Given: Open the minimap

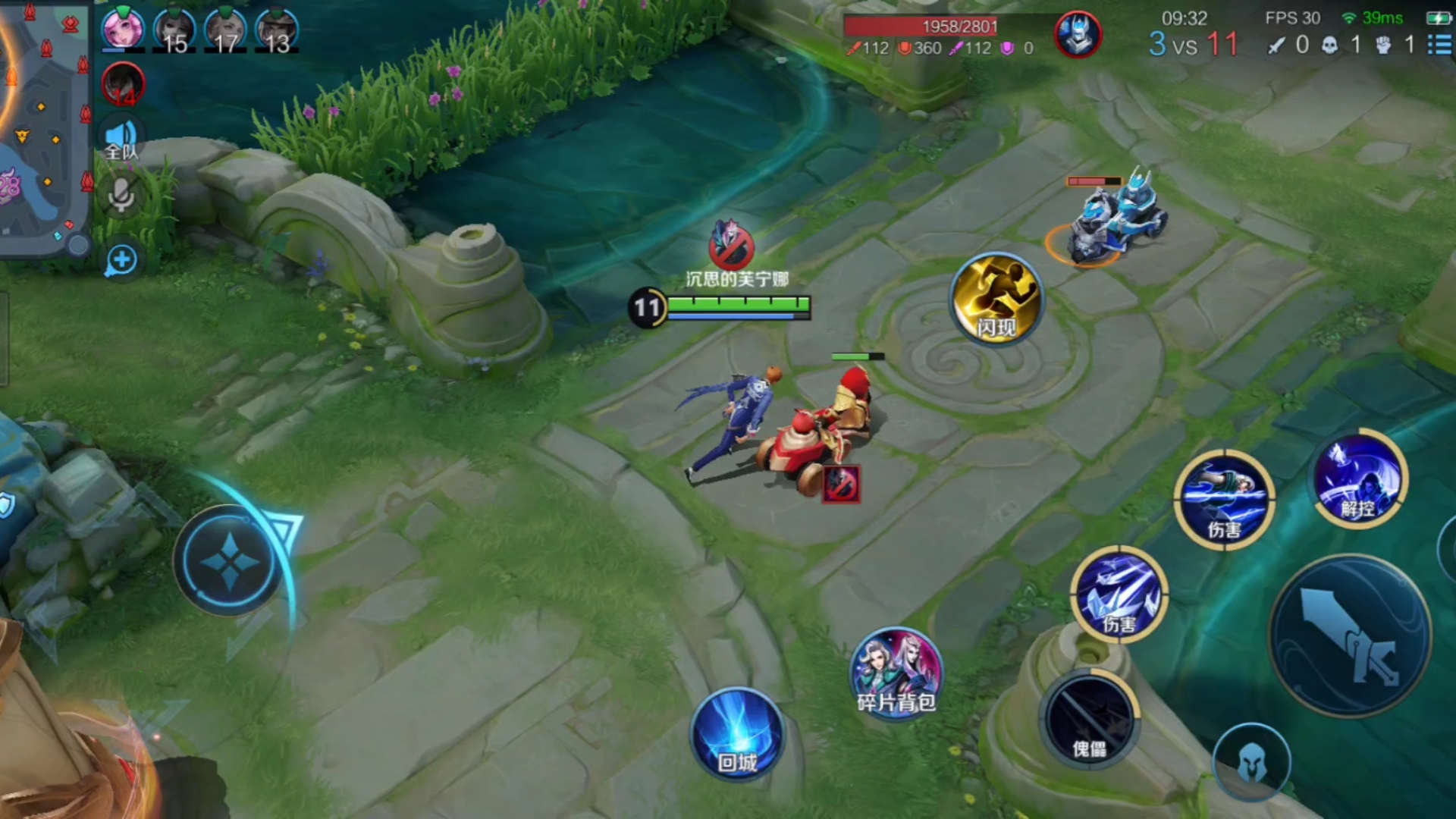Looking at the screenshot, I should pos(44,125).
